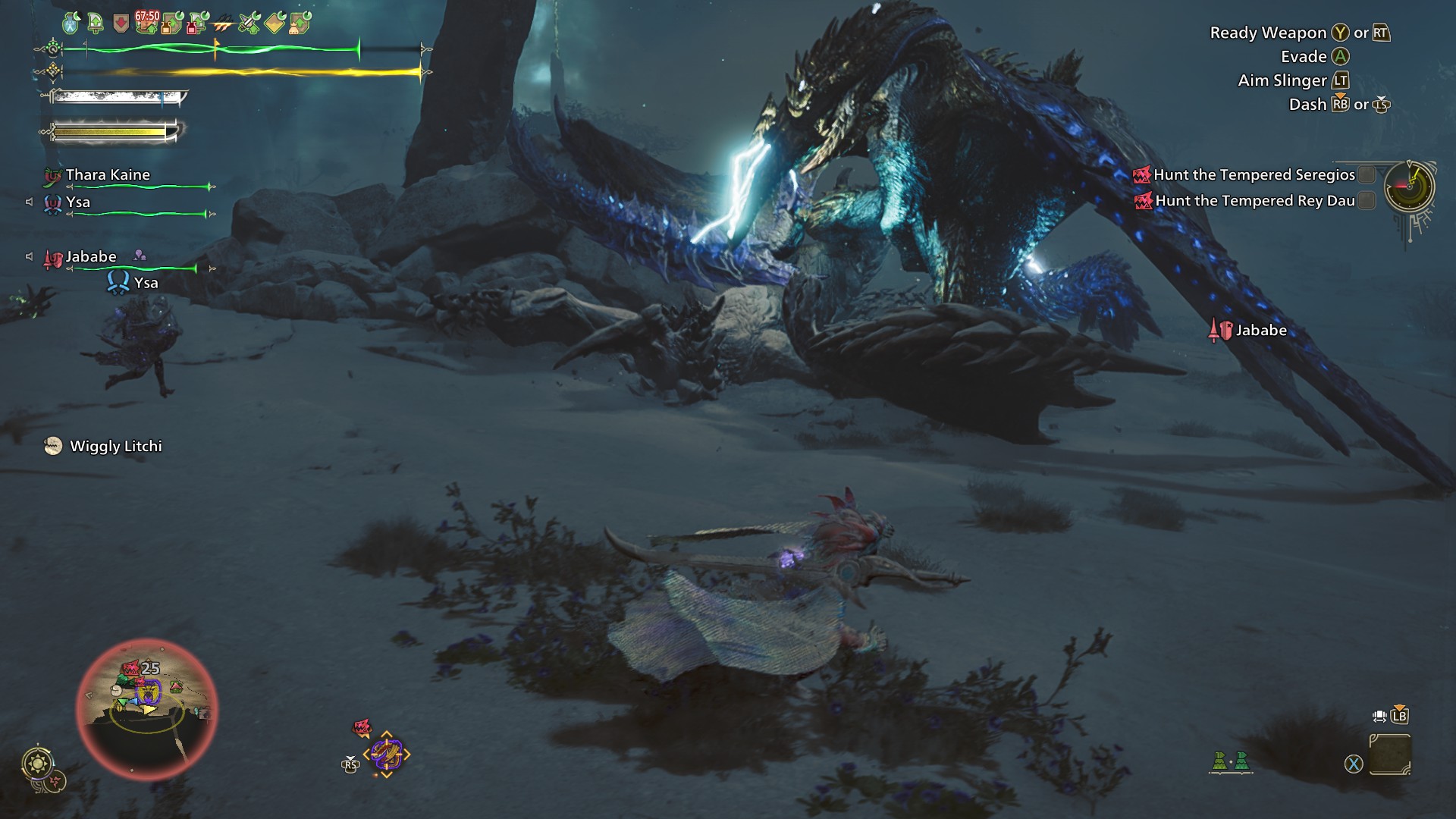This screenshot has width=1456, height=819.
Task: Select the Hunt the Tempered Seregios objective
Action: (x=1254, y=175)
